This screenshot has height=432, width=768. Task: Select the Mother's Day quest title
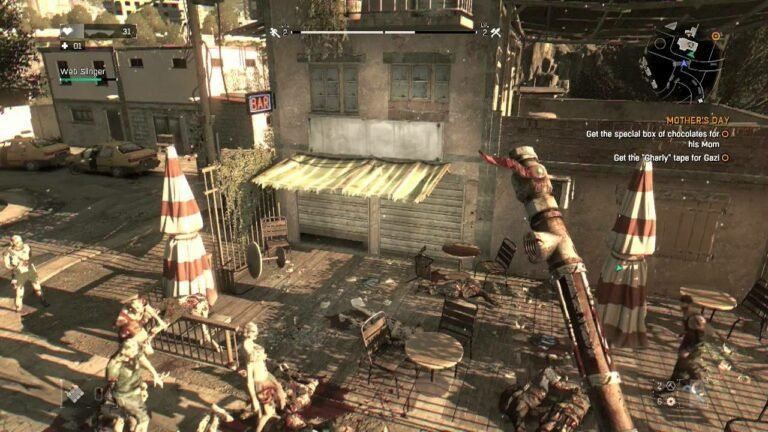click(x=696, y=120)
